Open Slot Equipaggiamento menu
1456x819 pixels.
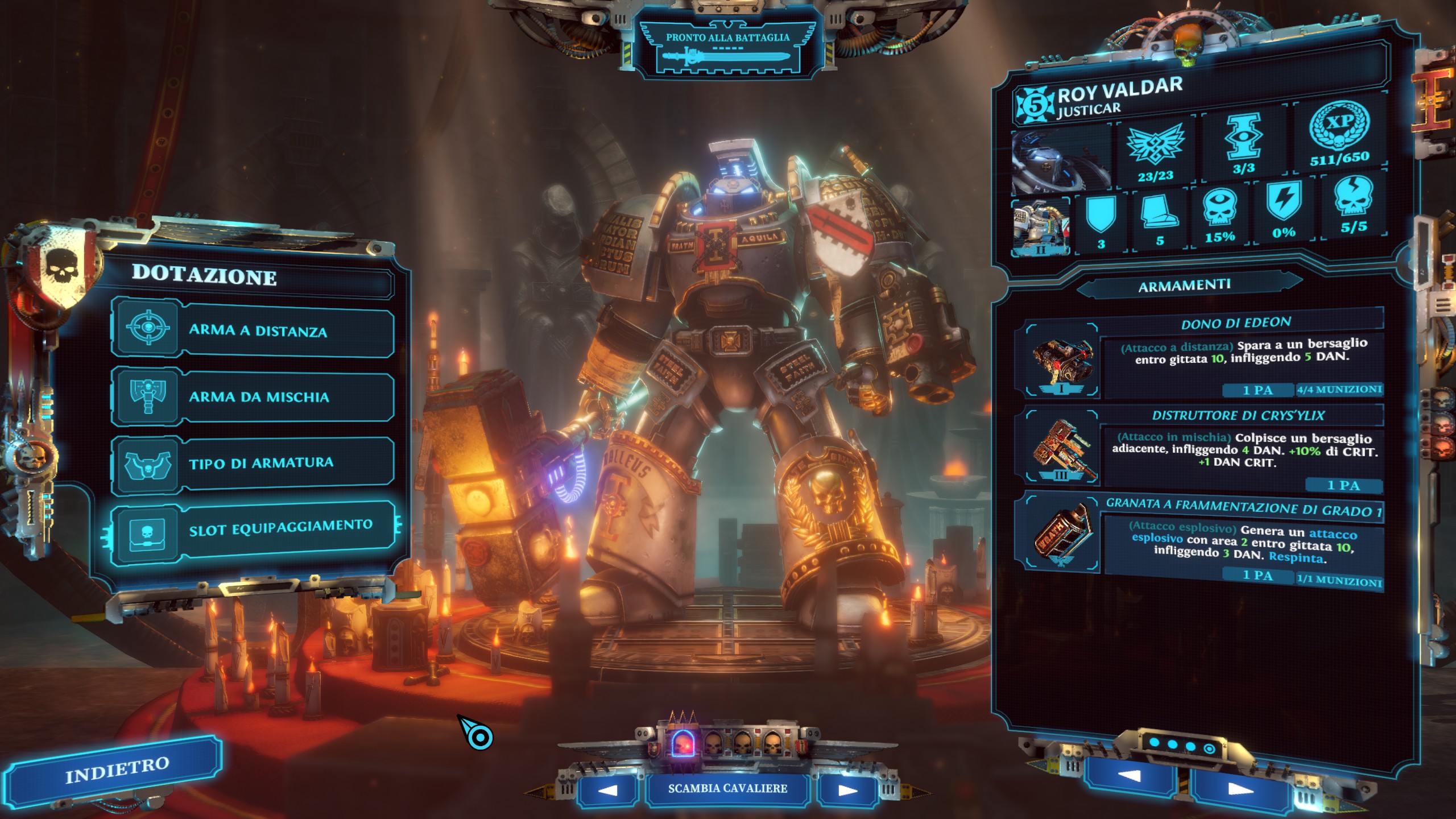tap(253, 530)
